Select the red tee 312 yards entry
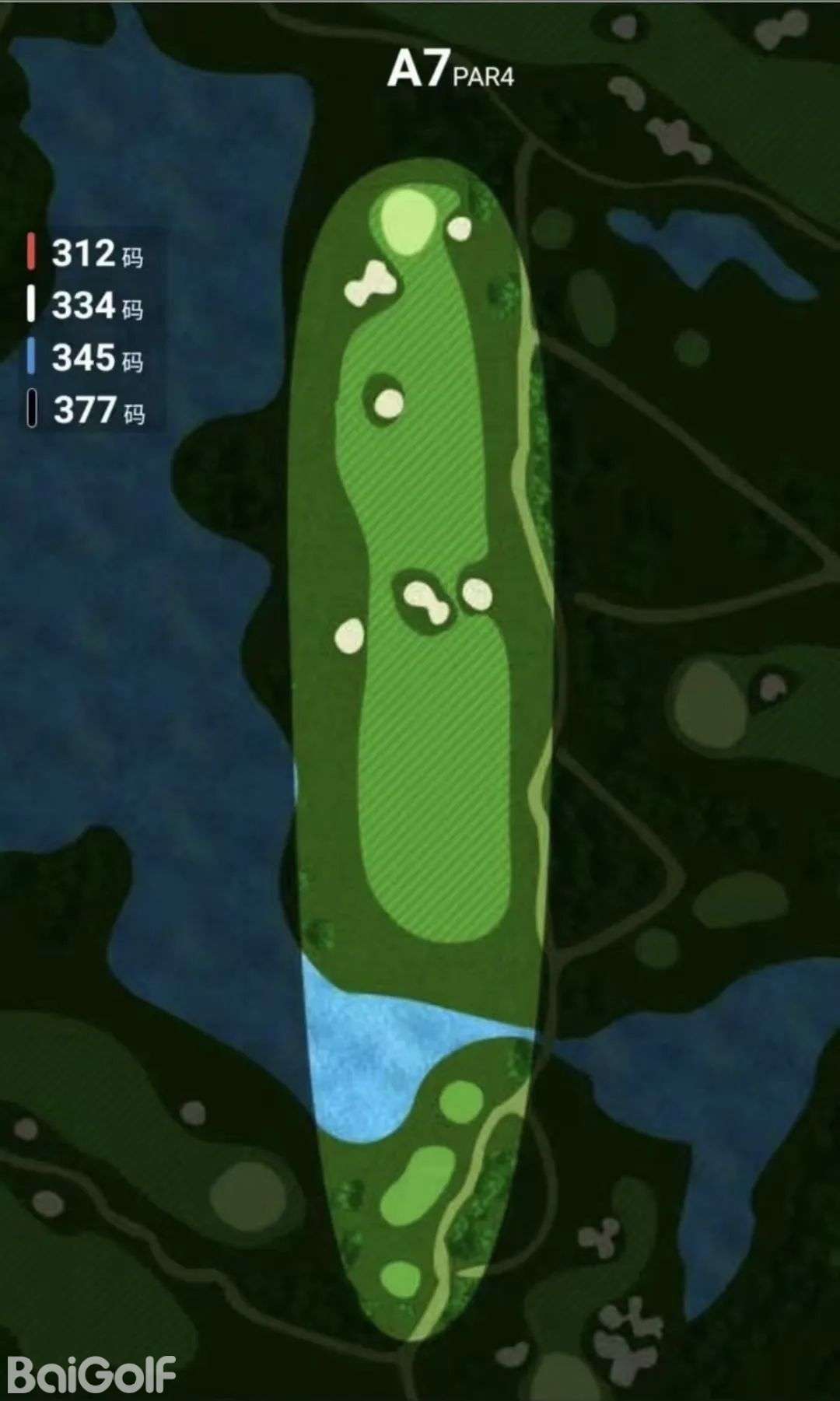This screenshot has height=1401, width=840. (86, 254)
